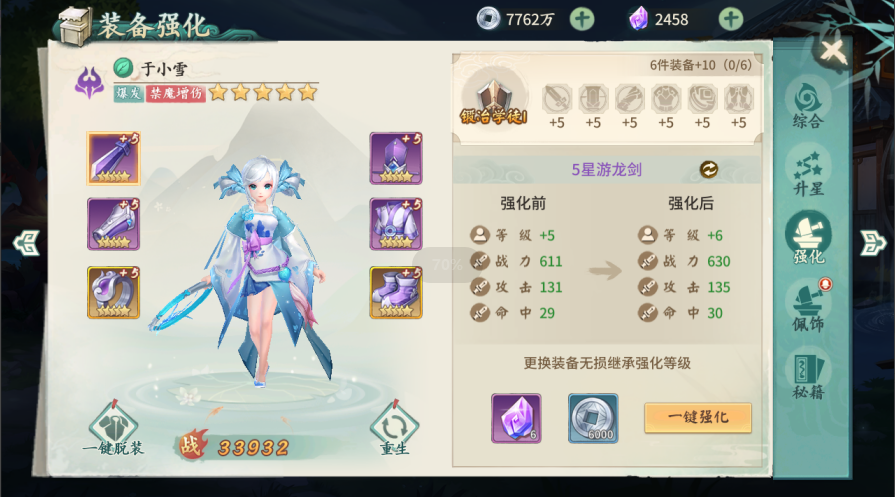Viewport: 895px width, 497px height.
Task: Add more silver coins with plus button
Action: [x=582, y=18]
